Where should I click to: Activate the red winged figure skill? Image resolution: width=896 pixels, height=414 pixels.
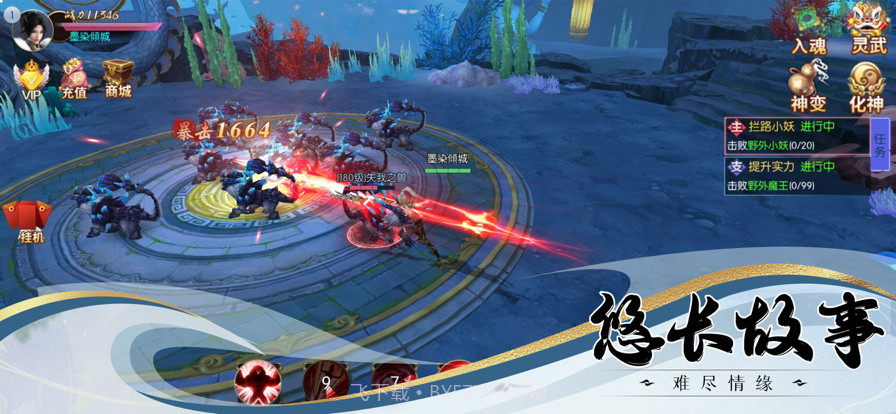coord(257,381)
